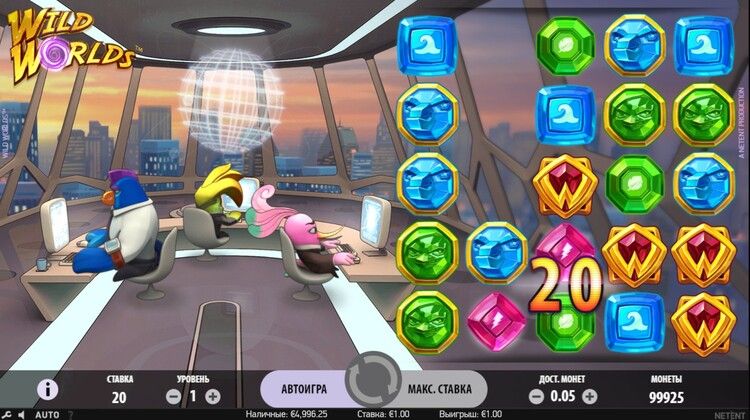Open the AUTO play options
750x420 pixels.
(47, 414)
